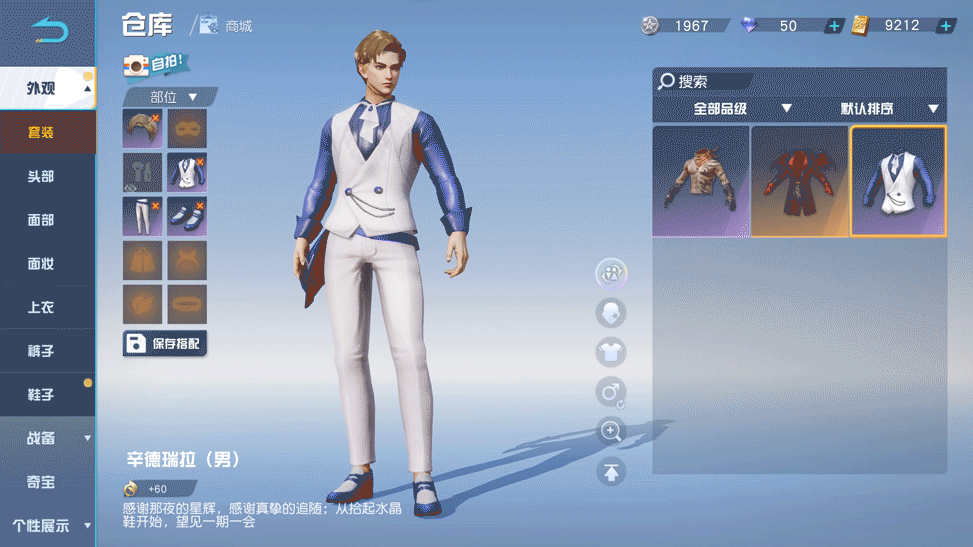Image resolution: width=973 pixels, height=547 pixels.
Task: Open the 面部 face category
Action: 41,220
